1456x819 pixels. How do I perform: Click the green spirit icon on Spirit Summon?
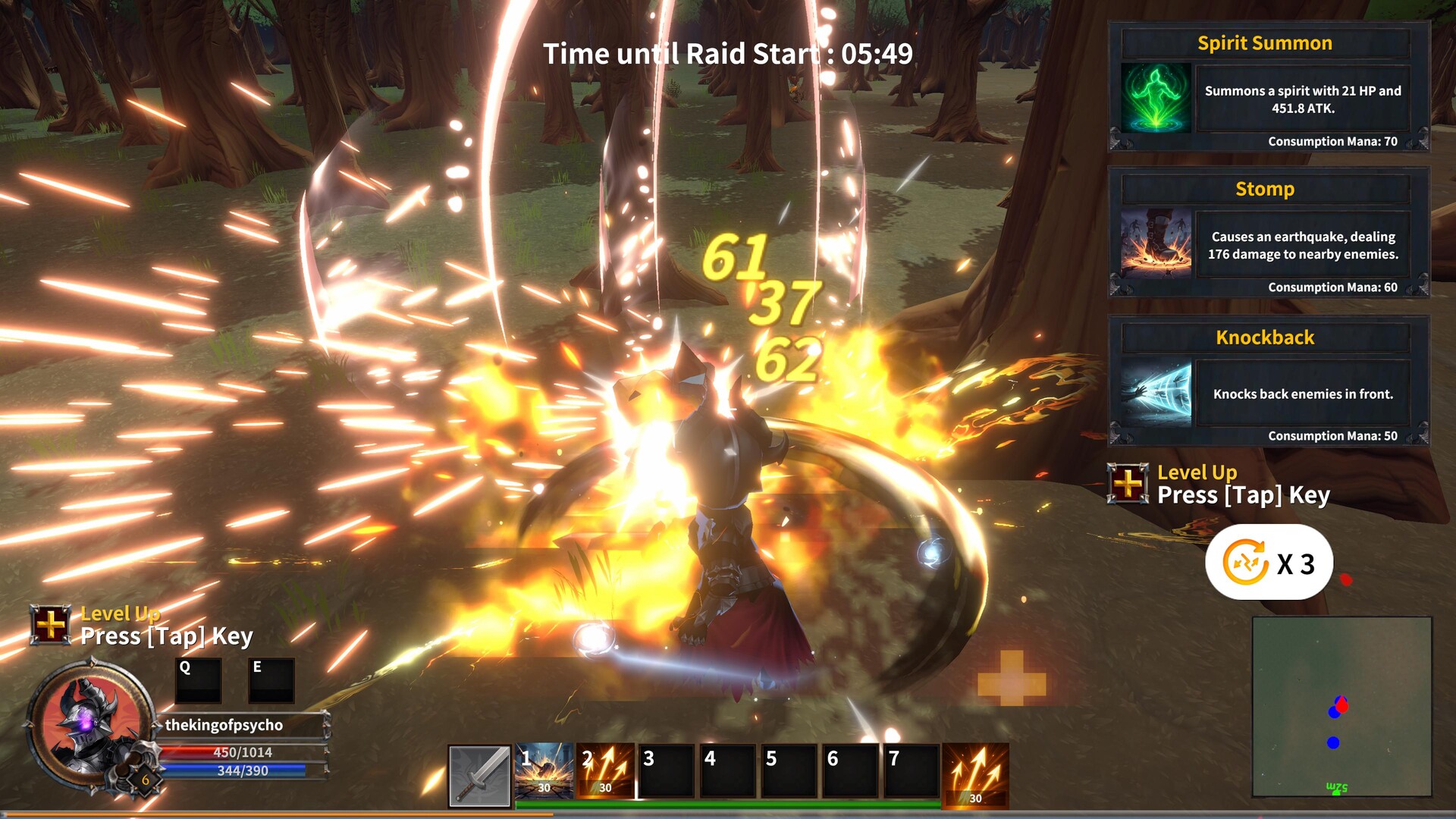1156,99
